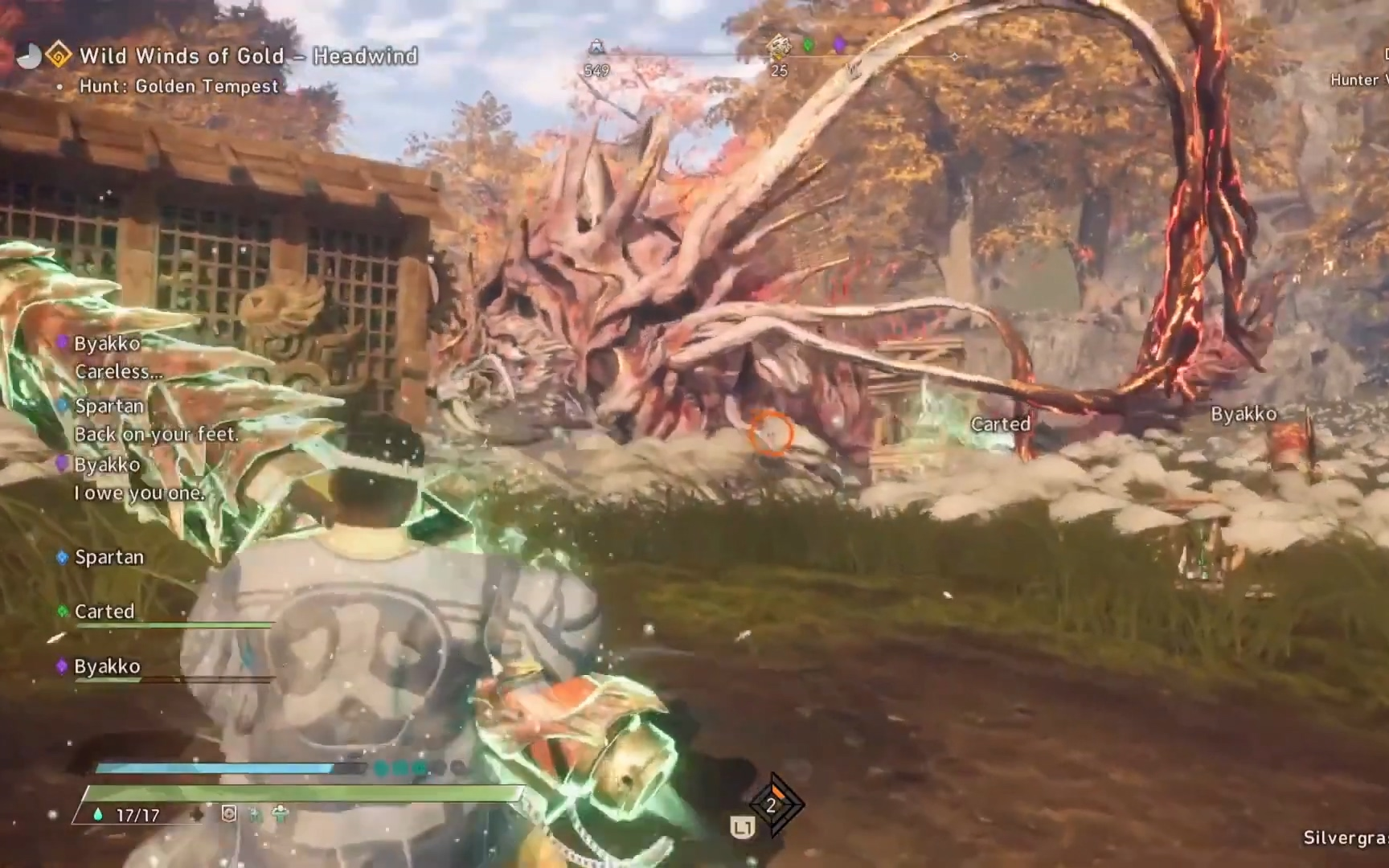Click the quest diamond icon beside the title
Image resolution: width=1389 pixels, height=868 pixels.
pos(58,55)
